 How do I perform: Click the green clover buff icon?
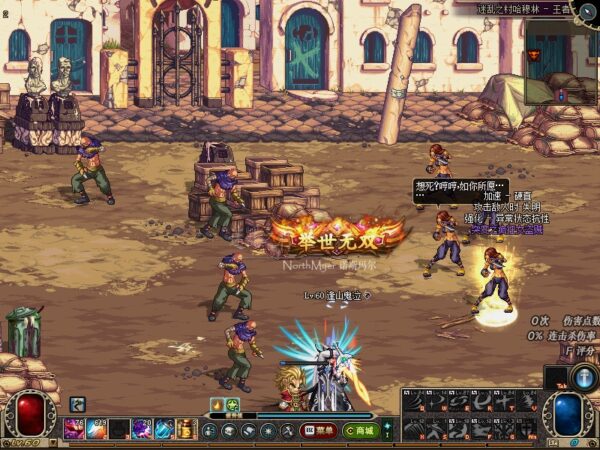point(232,405)
